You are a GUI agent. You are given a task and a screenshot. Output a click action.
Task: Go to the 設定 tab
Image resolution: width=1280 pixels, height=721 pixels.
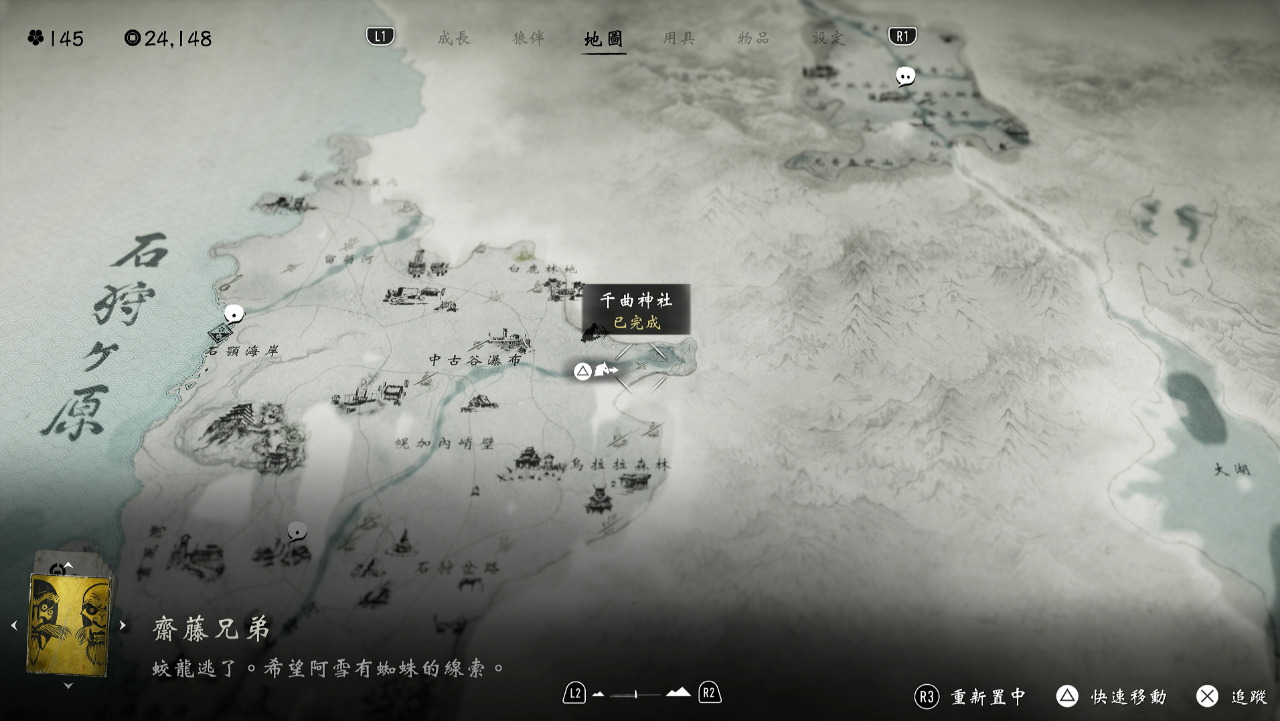click(x=829, y=39)
